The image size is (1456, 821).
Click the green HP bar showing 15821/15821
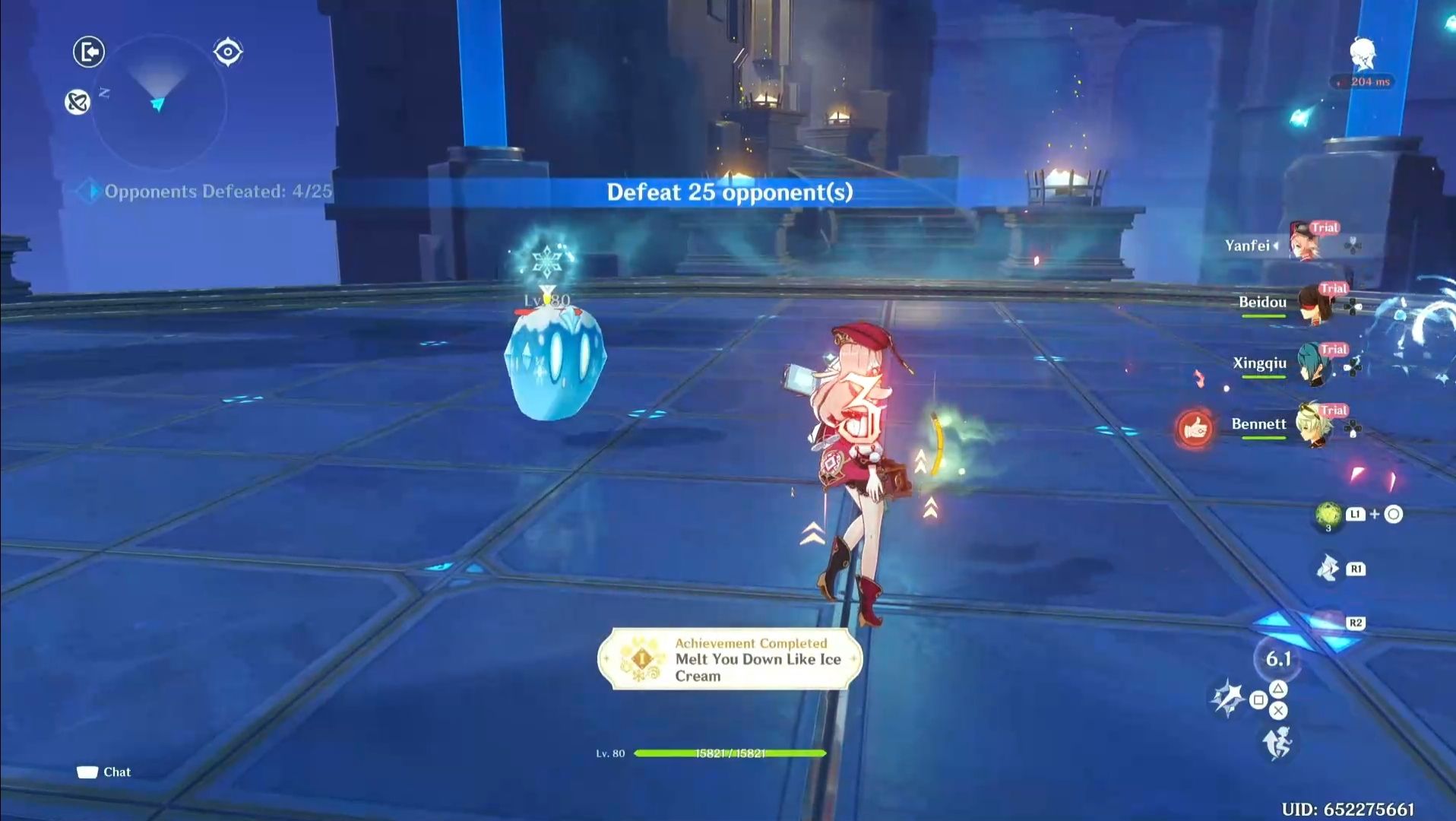click(x=730, y=753)
